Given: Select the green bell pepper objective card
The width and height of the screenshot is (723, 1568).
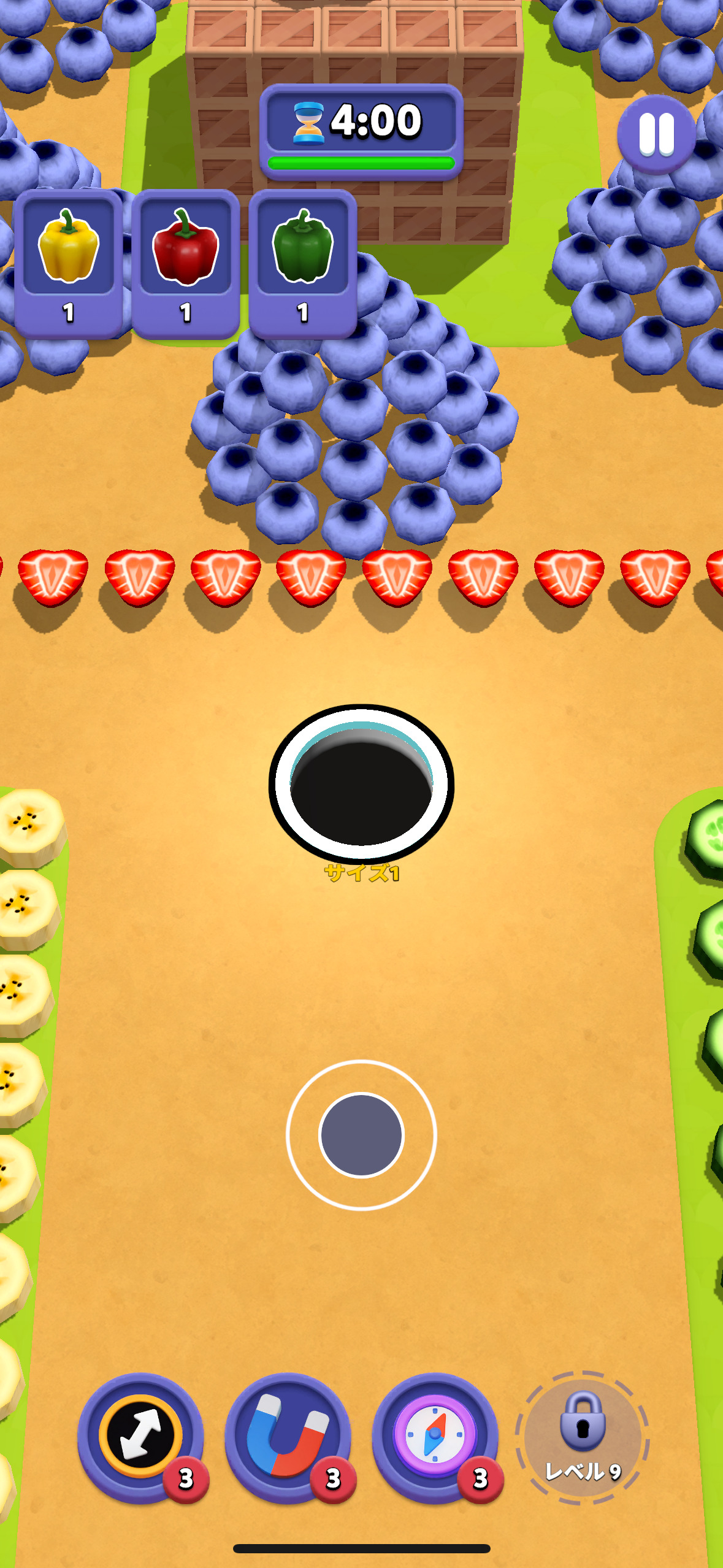Looking at the screenshot, I should (x=303, y=263).
